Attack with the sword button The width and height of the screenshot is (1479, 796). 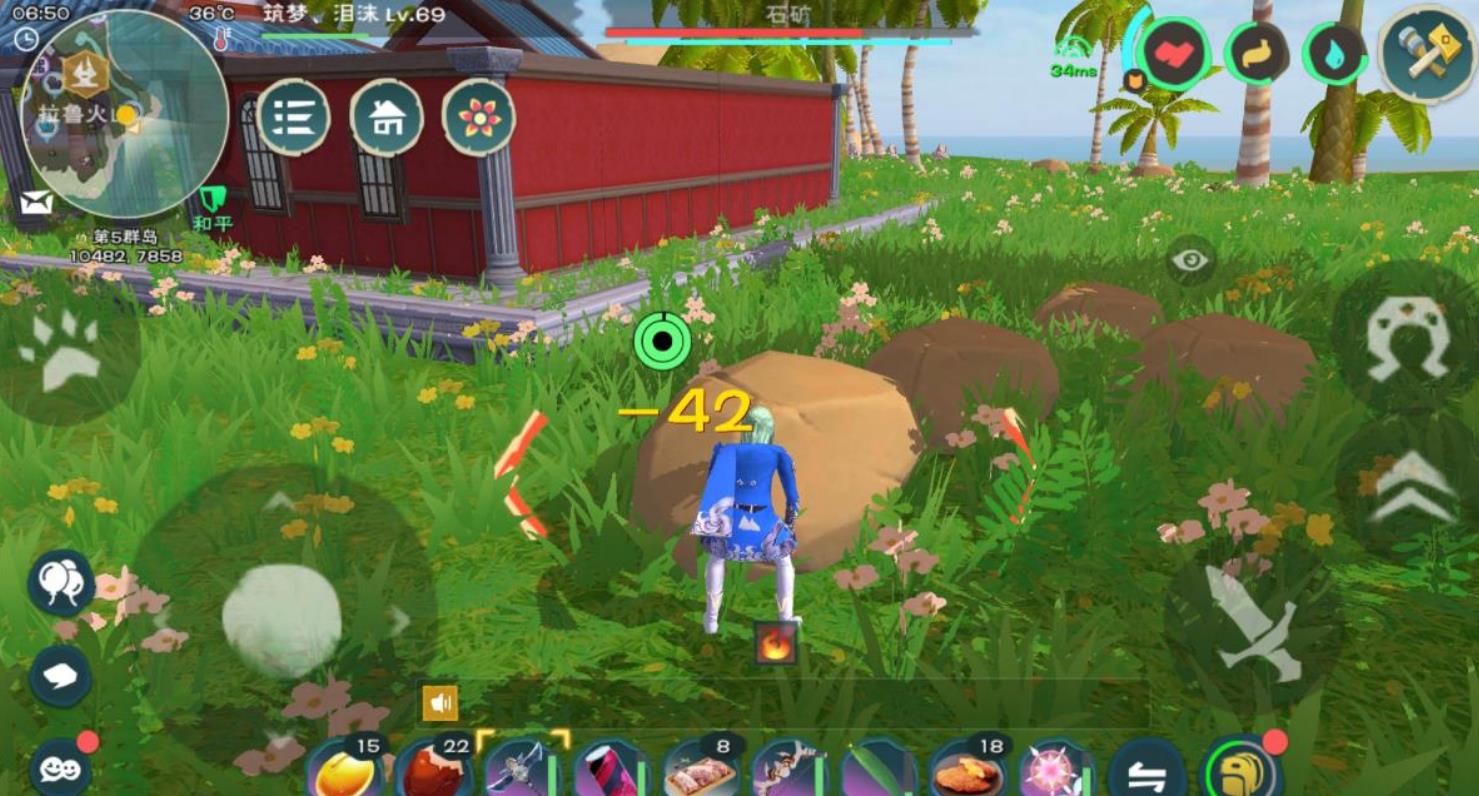click(x=1253, y=622)
